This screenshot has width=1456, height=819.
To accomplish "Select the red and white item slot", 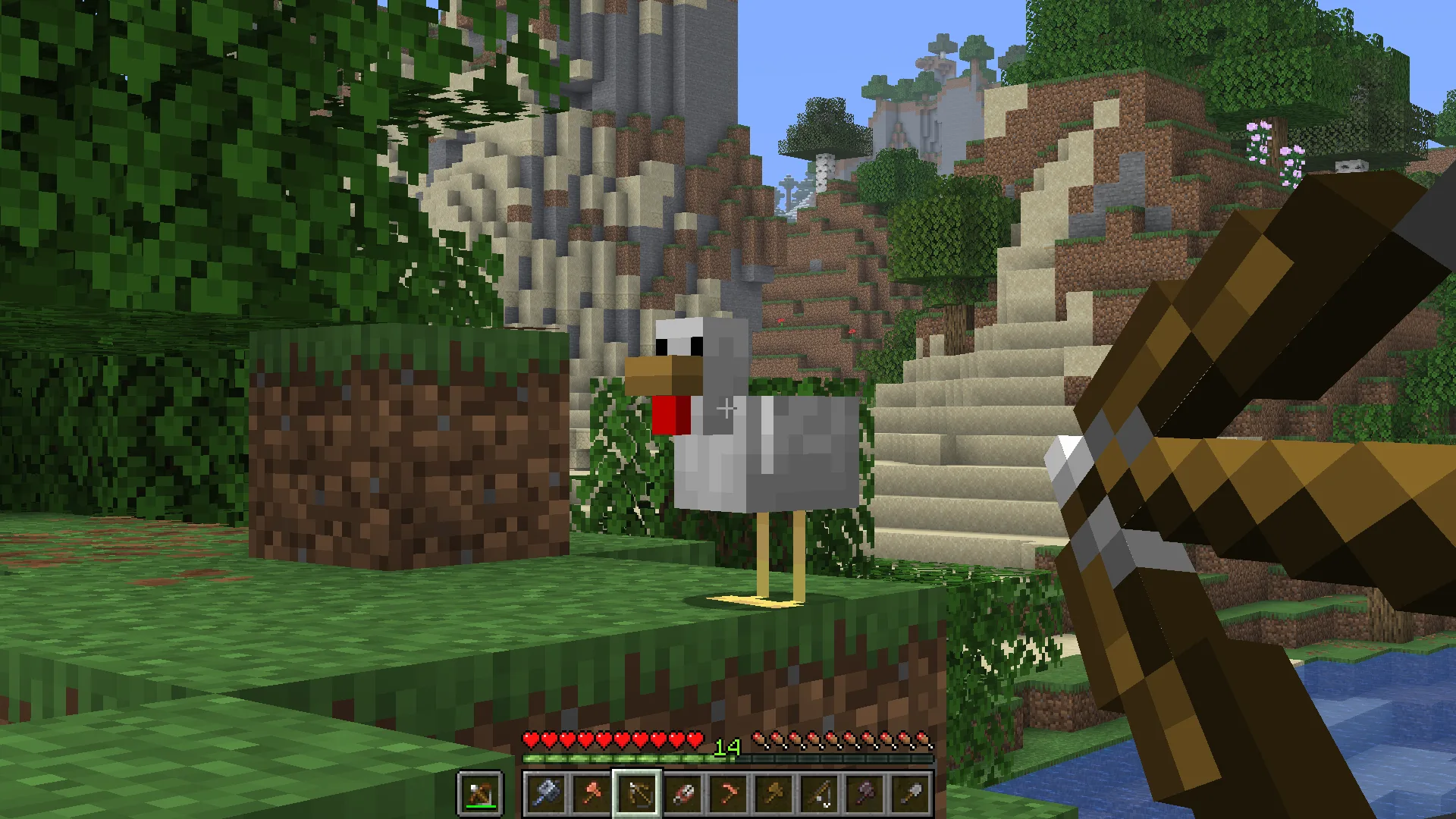I will click(x=682, y=793).
